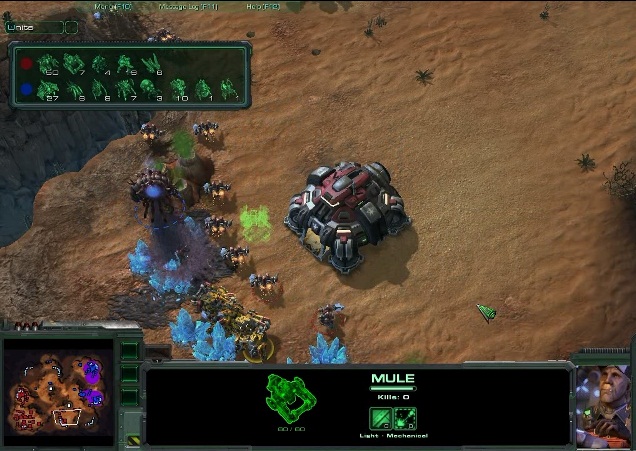Open the Help (F12) menu
The width and height of the screenshot is (636, 451).
pos(263,6)
